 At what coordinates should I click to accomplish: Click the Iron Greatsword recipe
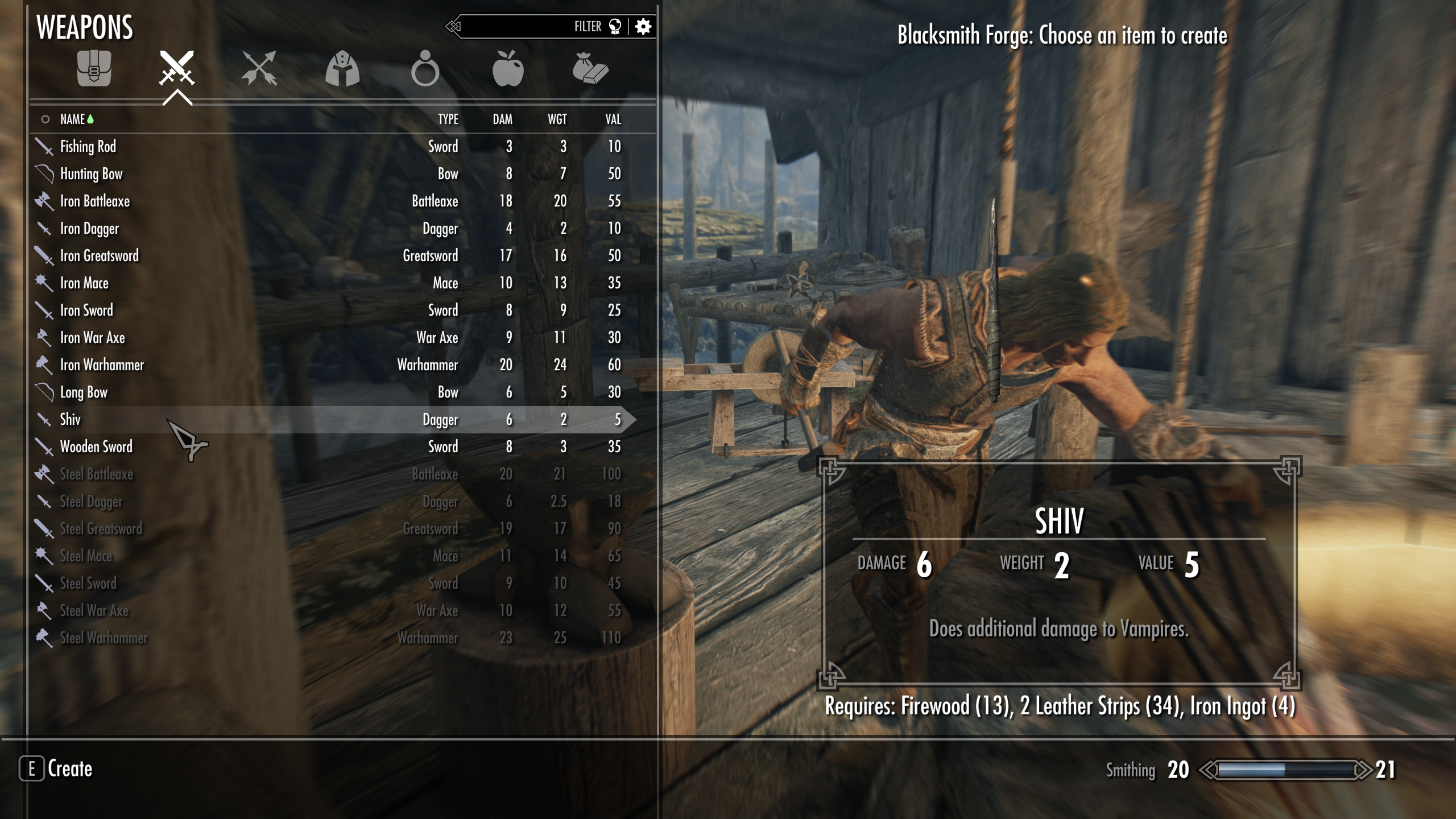click(x=100, y=256)
